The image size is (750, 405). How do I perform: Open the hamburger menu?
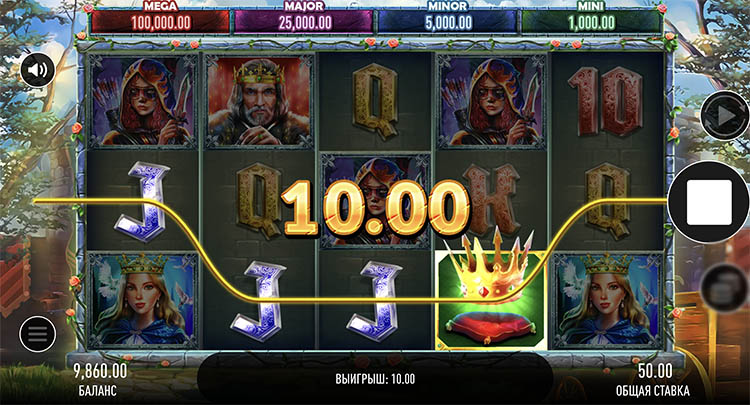[36, 333]
